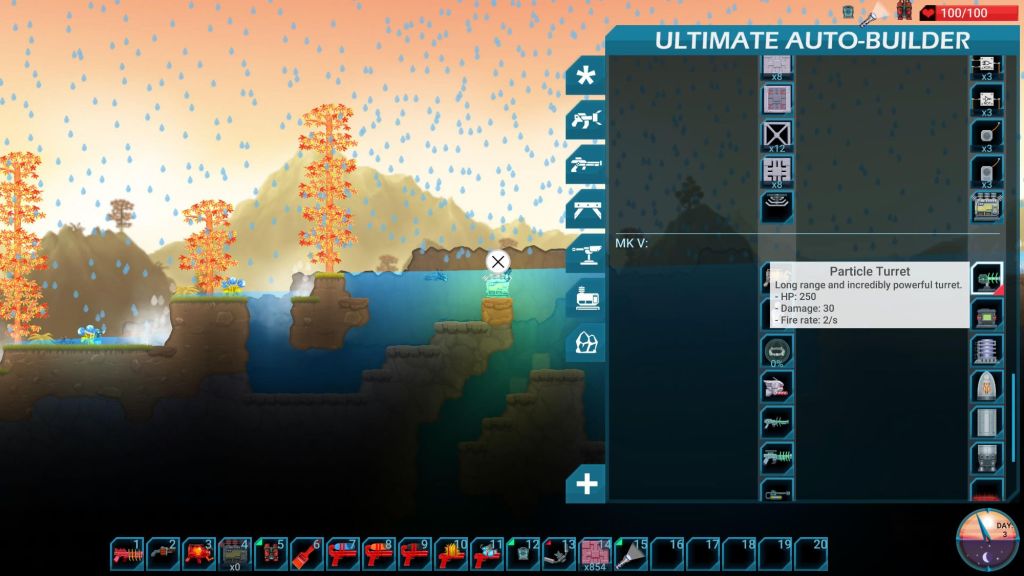Show the crystal minerals category tab

click(586, 343)
